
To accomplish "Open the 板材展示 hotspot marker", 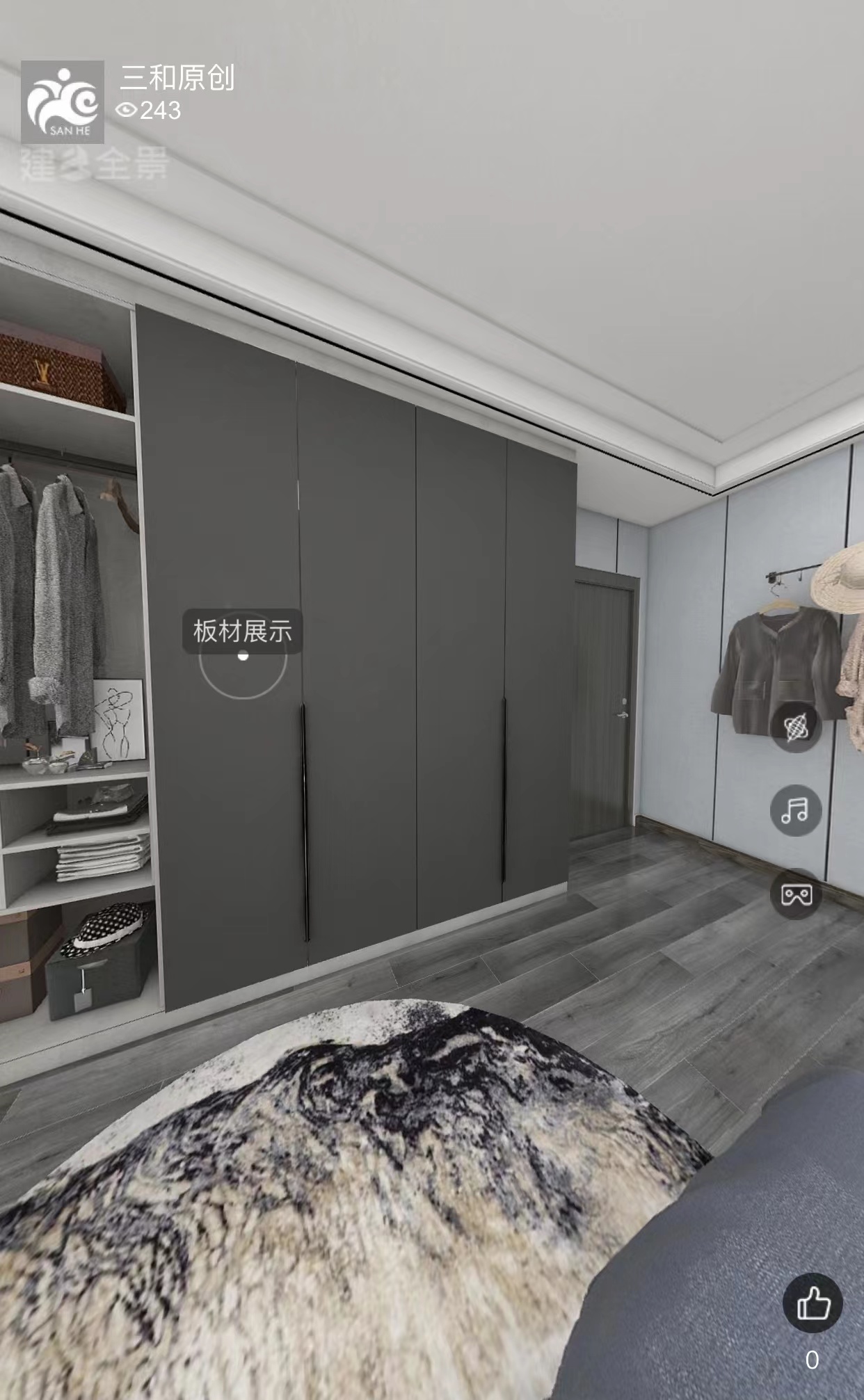I will [x=242, y=655].
